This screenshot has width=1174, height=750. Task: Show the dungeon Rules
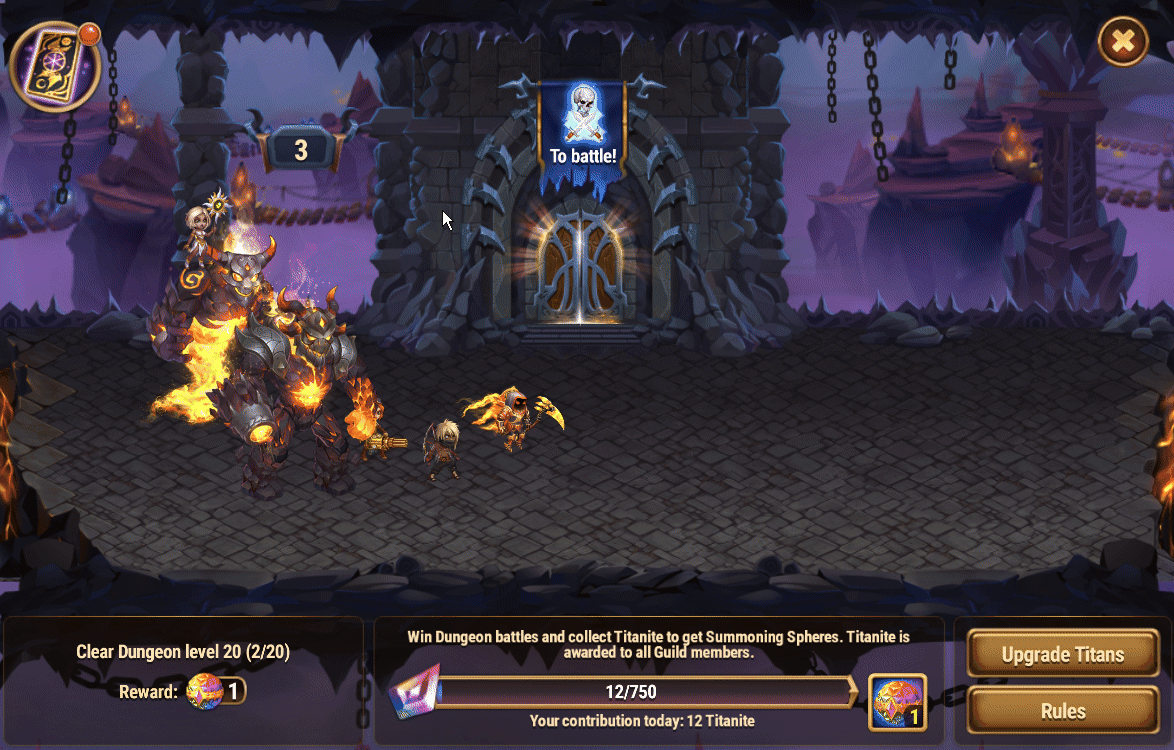tap(1062, 711)
